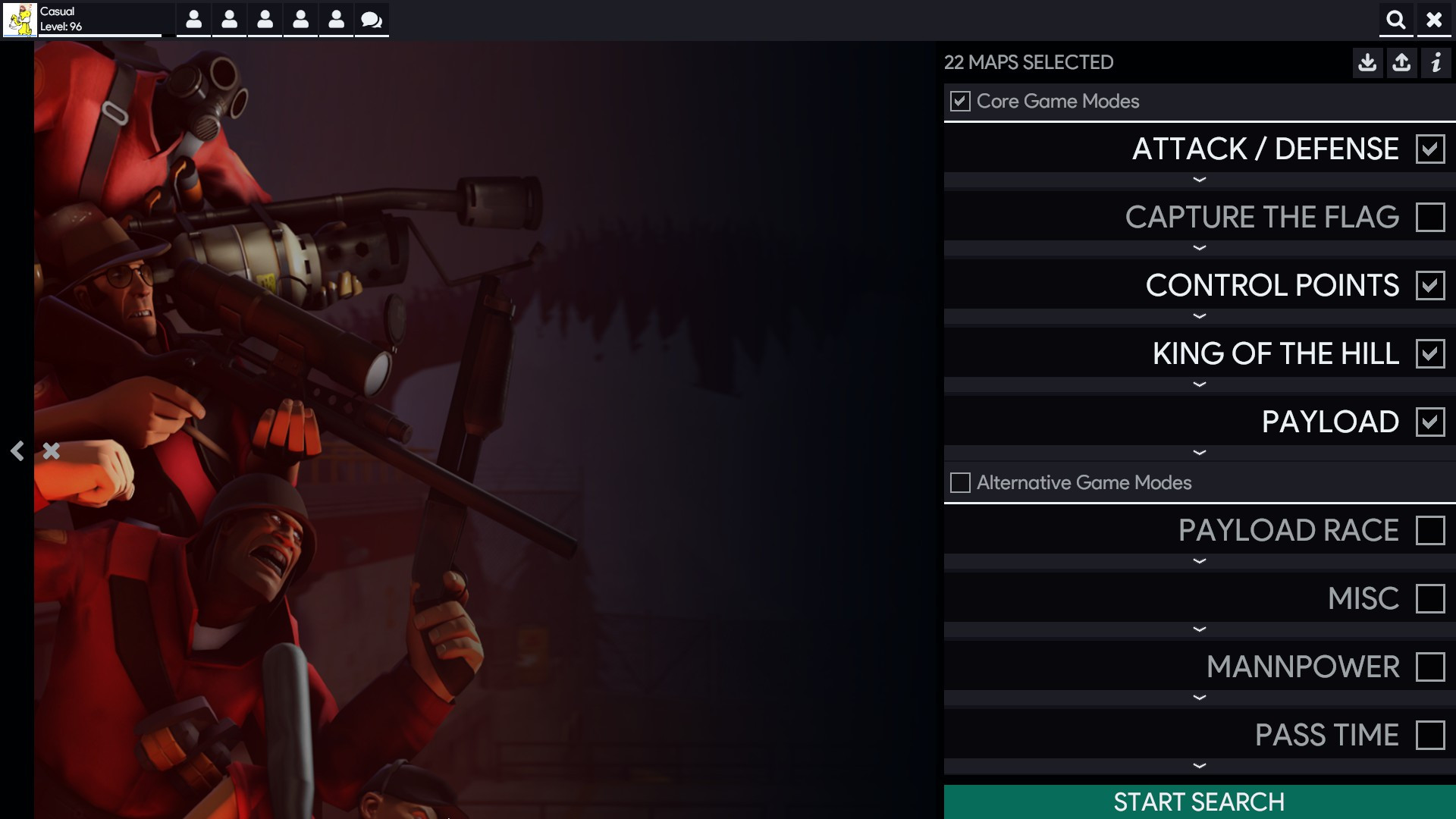Screen dimensions: 1456x819
Task: Click the import map selection icon
Action: [1368, 63]
